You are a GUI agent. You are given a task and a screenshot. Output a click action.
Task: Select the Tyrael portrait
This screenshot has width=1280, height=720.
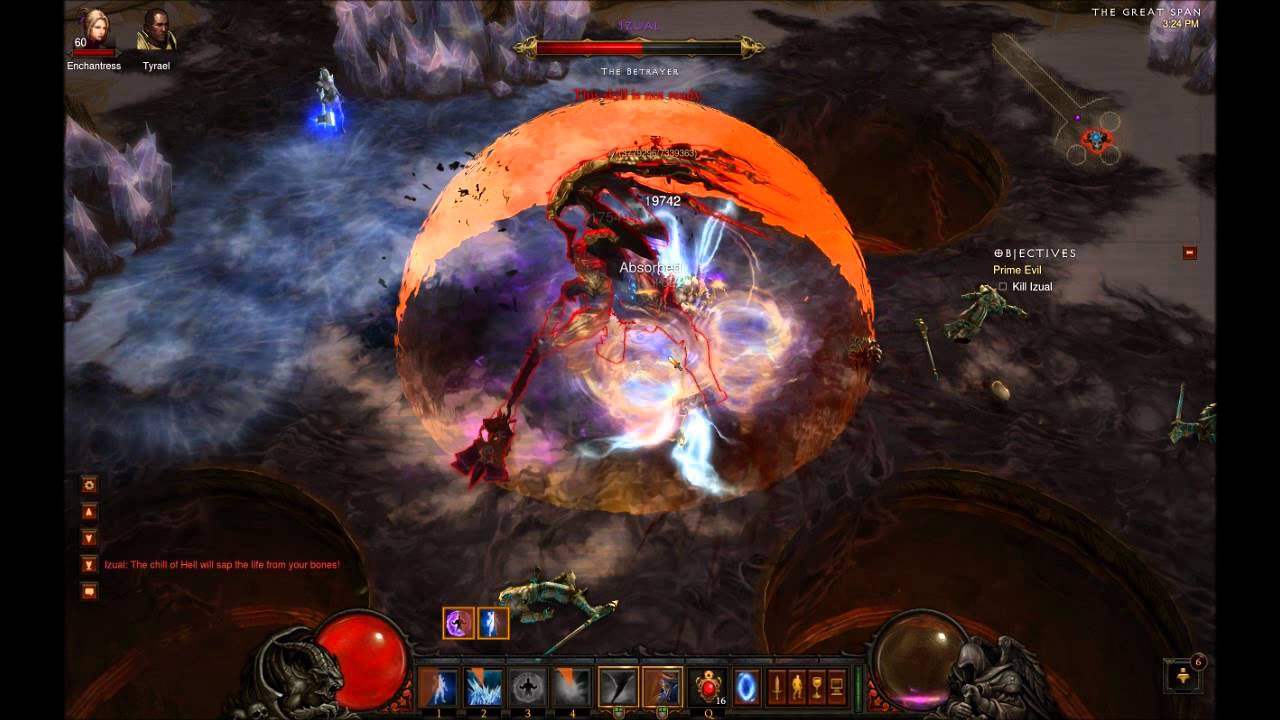[x=156, y=30]
